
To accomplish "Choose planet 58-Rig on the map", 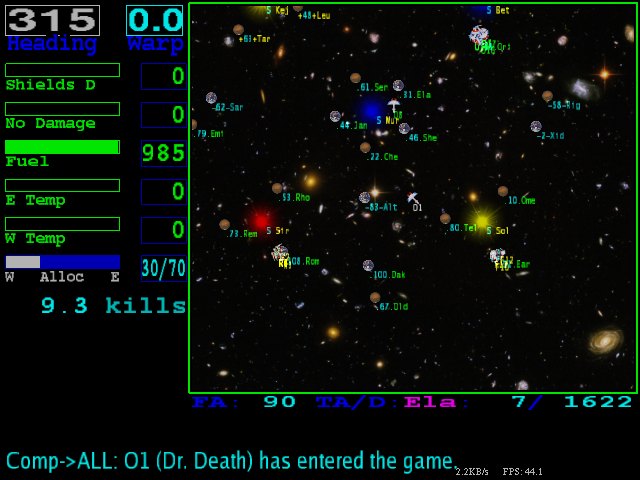I will [x=547, y=96].
